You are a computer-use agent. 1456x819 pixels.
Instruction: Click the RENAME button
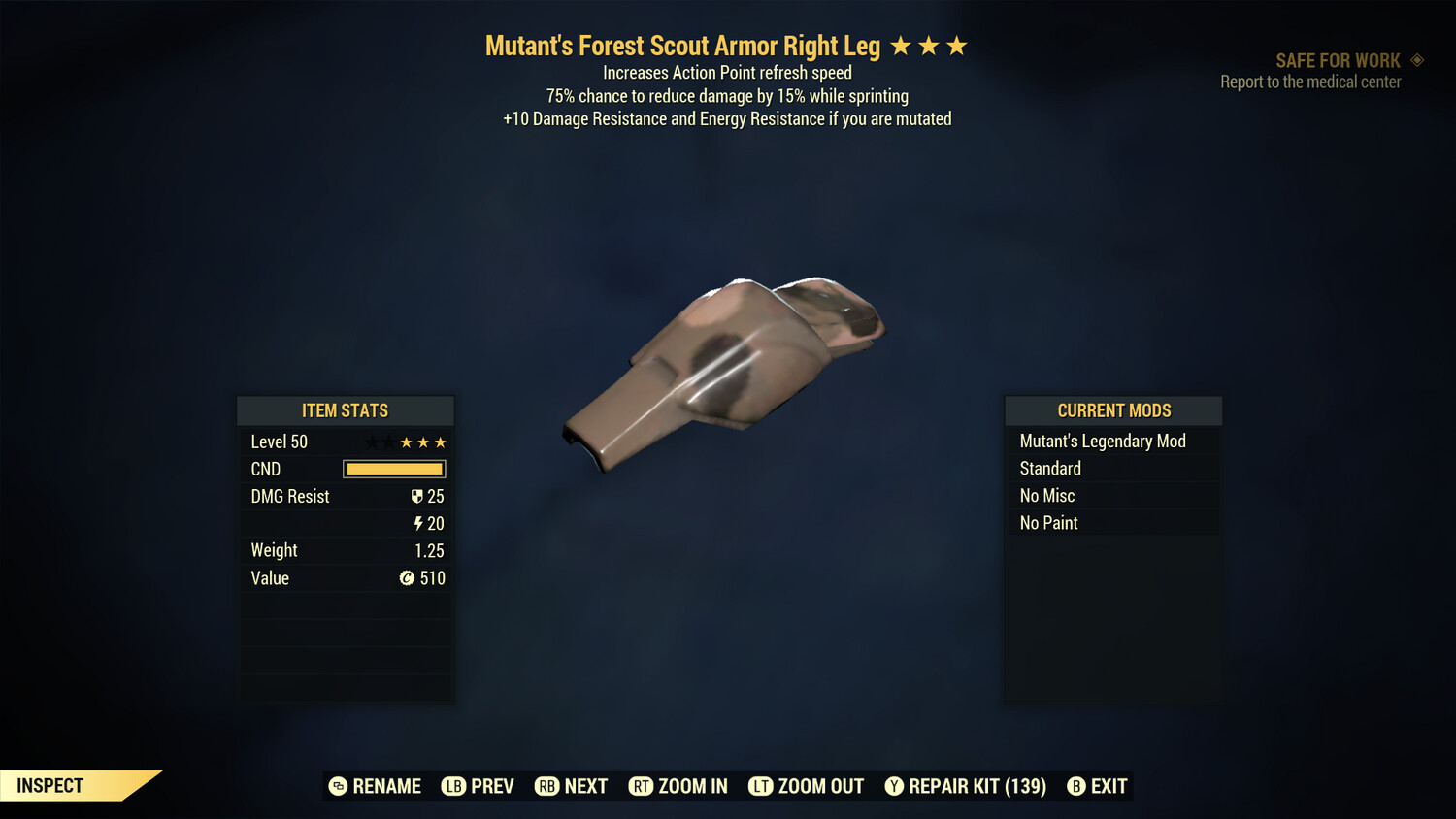[375, 786]
